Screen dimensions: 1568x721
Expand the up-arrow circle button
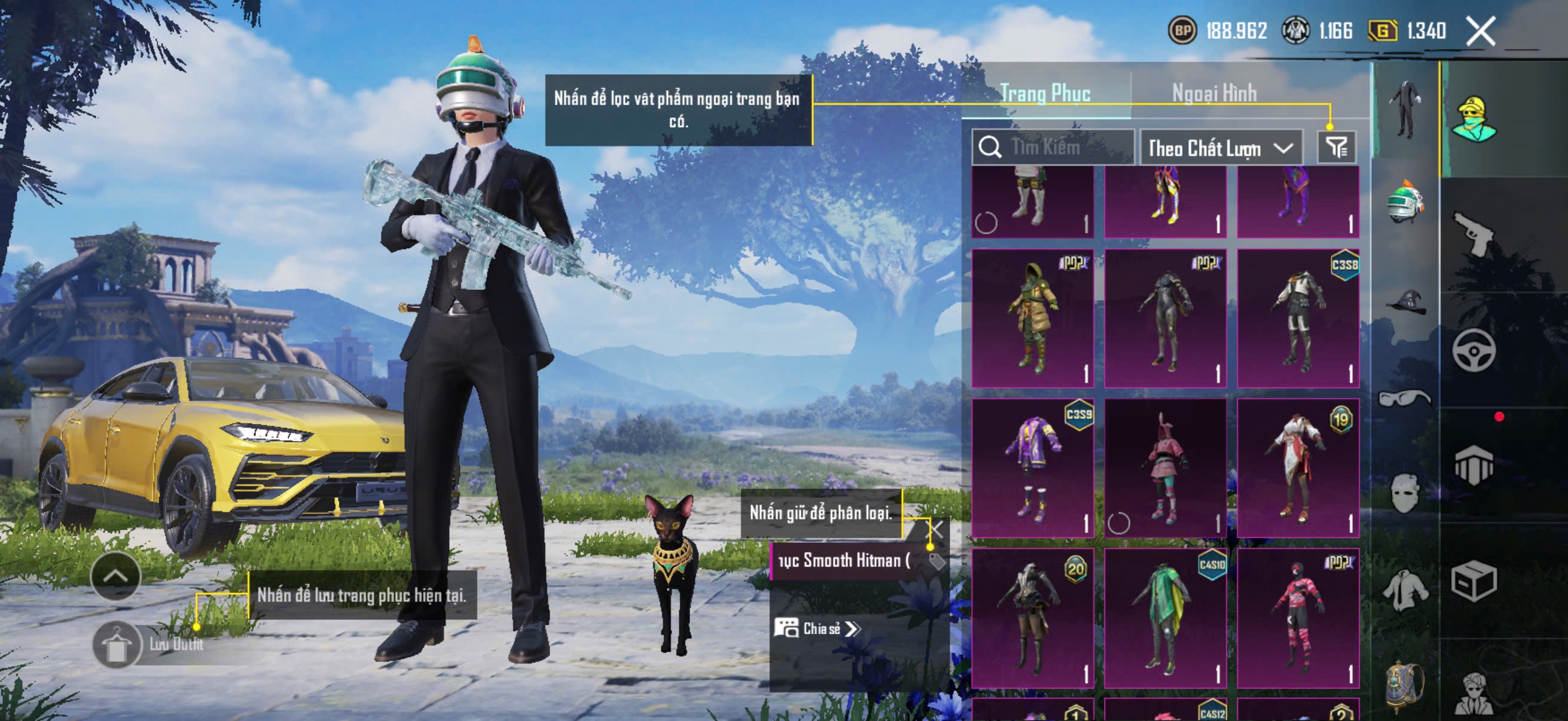tap(115, 576)
